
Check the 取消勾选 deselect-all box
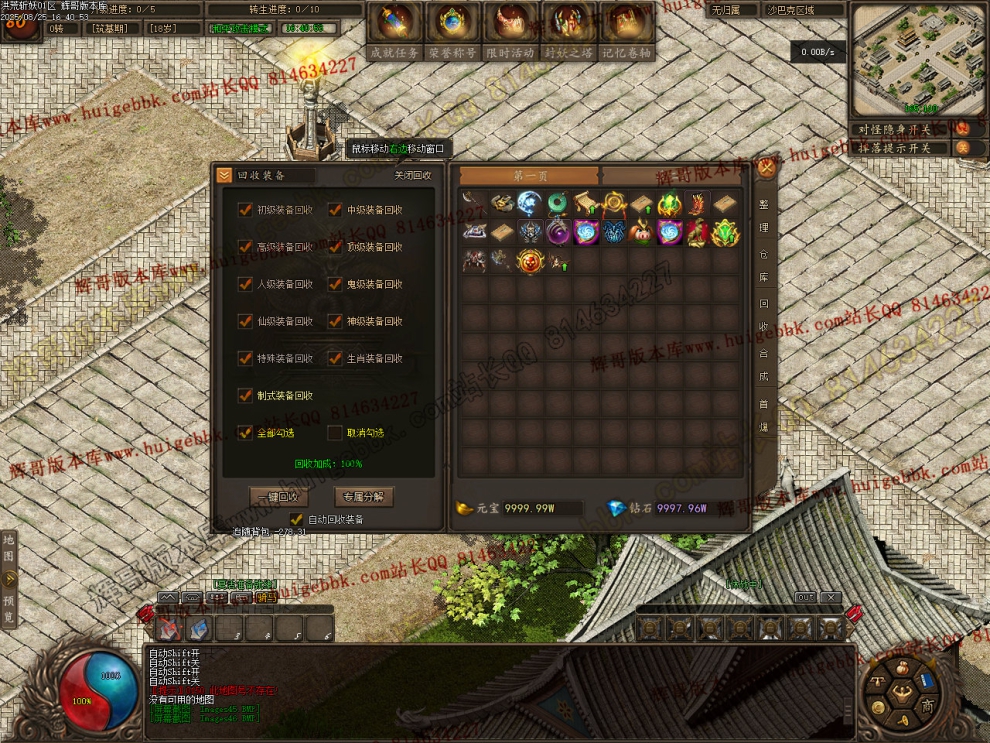point(335,433)
